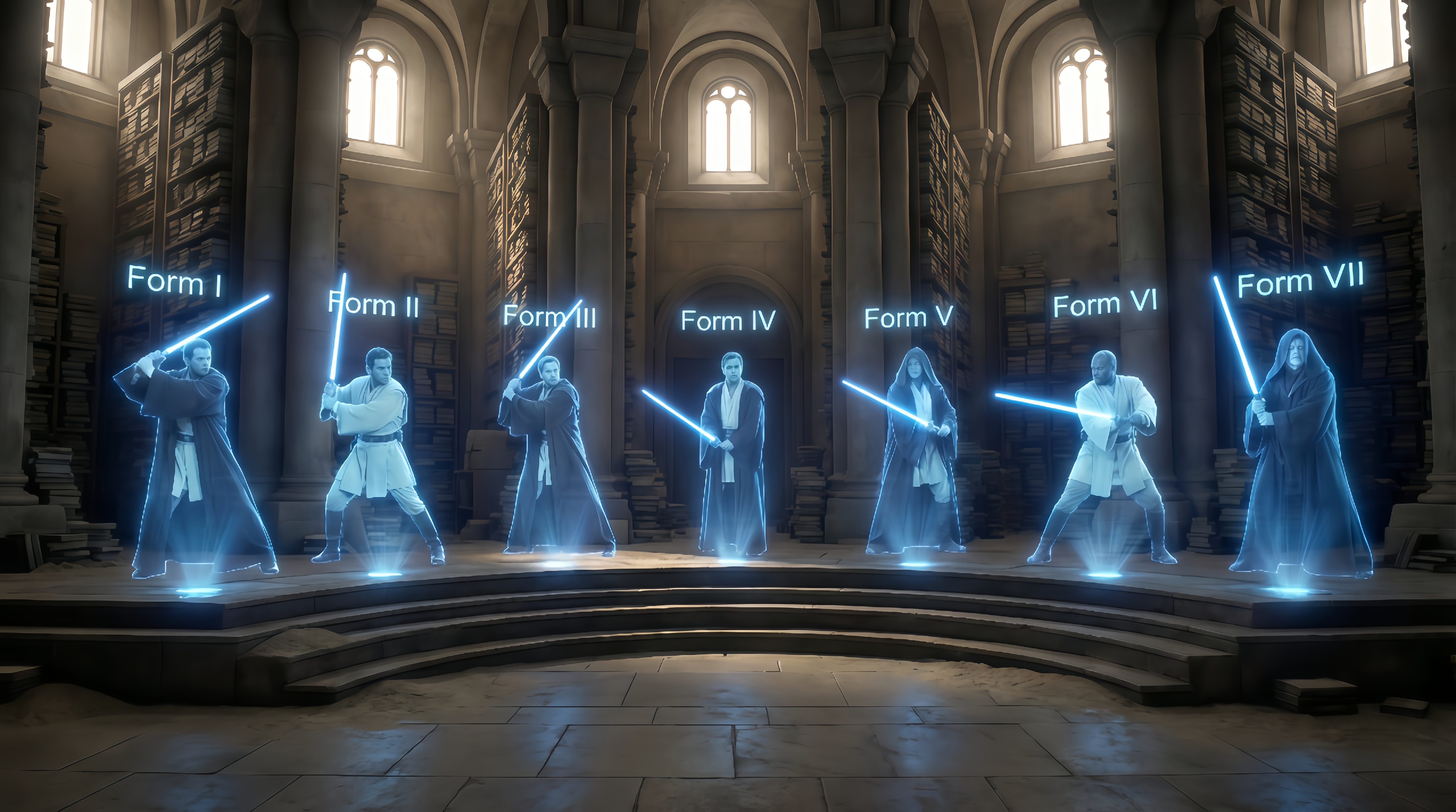
Task: Choose the Form II label
Action: (374, 305)
